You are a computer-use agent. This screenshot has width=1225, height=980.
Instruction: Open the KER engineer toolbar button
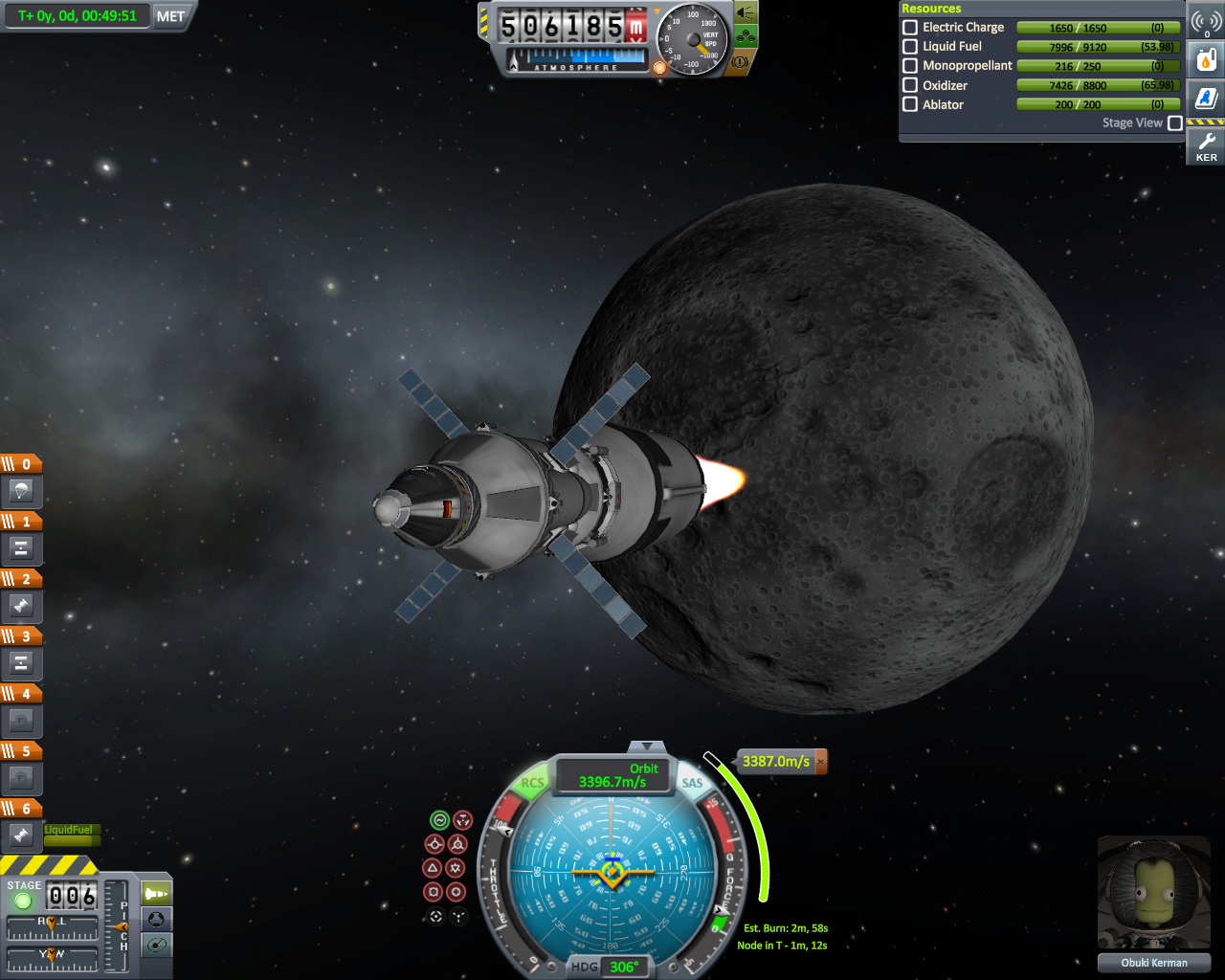pyautogui.click(x=1206, y=146)
